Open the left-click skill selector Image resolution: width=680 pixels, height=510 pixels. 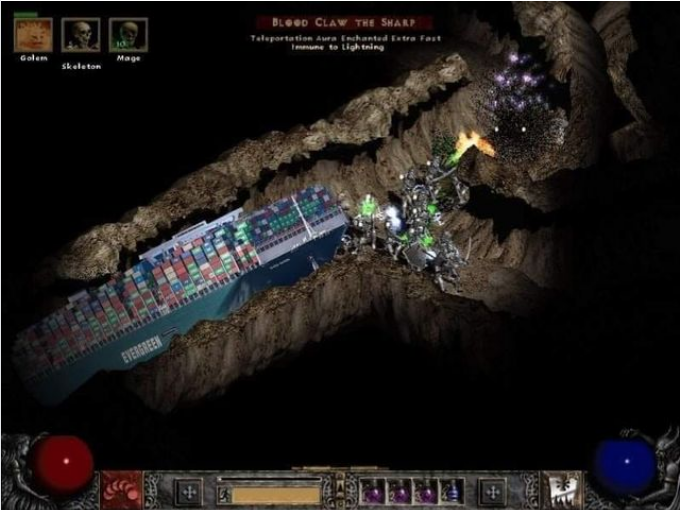[120, 489]
